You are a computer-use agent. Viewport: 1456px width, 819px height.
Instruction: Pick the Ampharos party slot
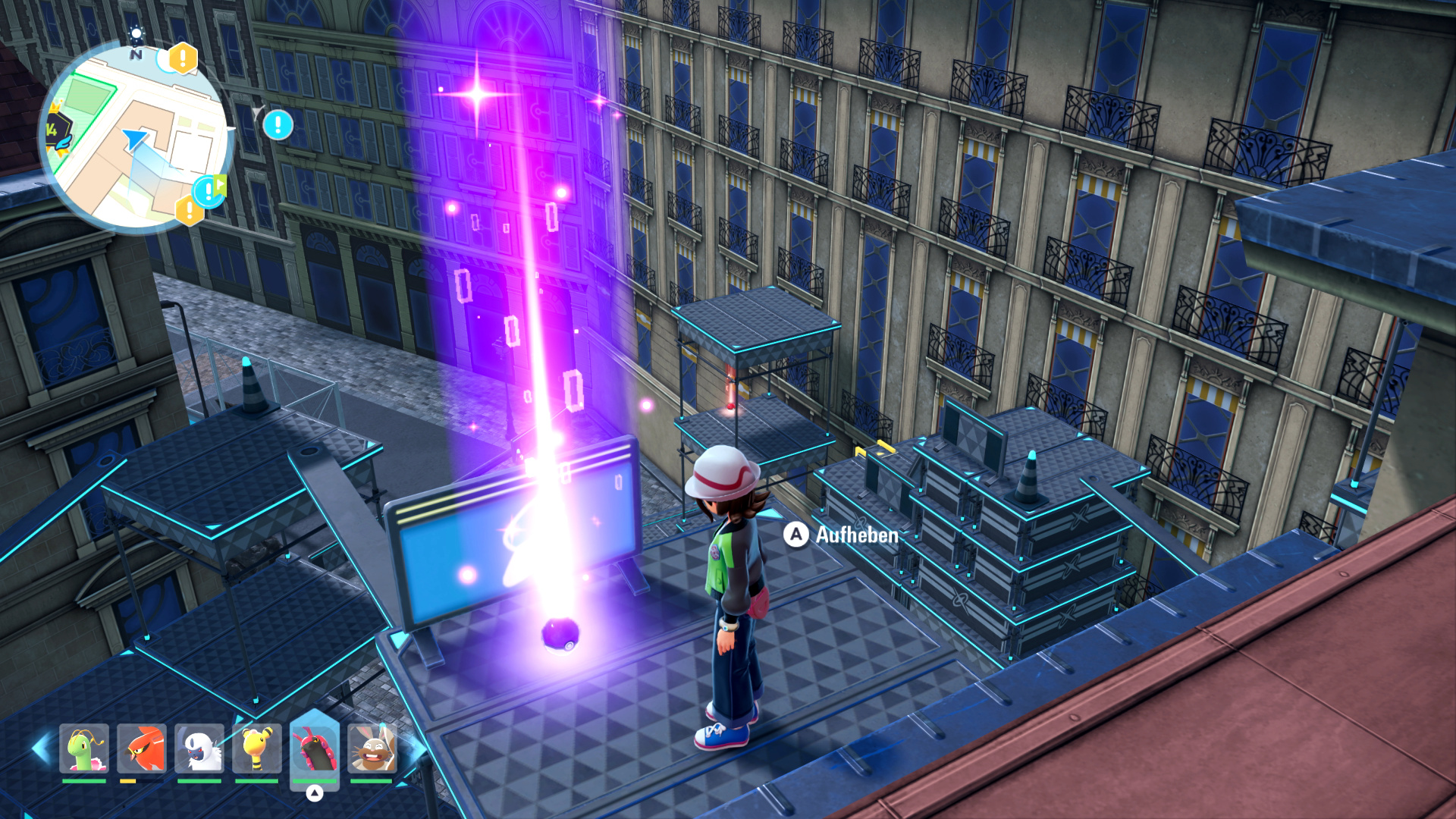click(257, 748)
